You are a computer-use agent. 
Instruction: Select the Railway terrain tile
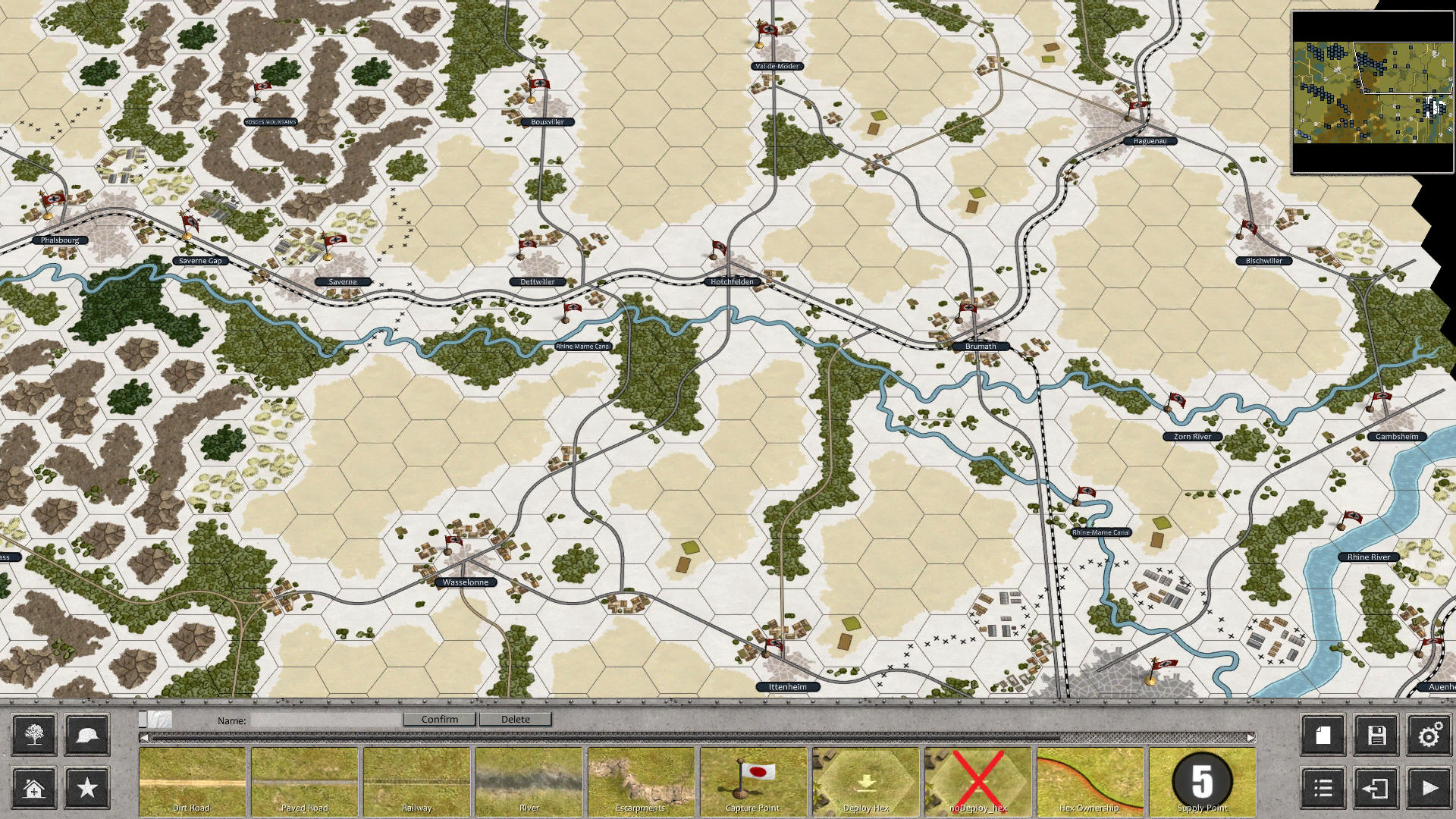coord(417,781)
